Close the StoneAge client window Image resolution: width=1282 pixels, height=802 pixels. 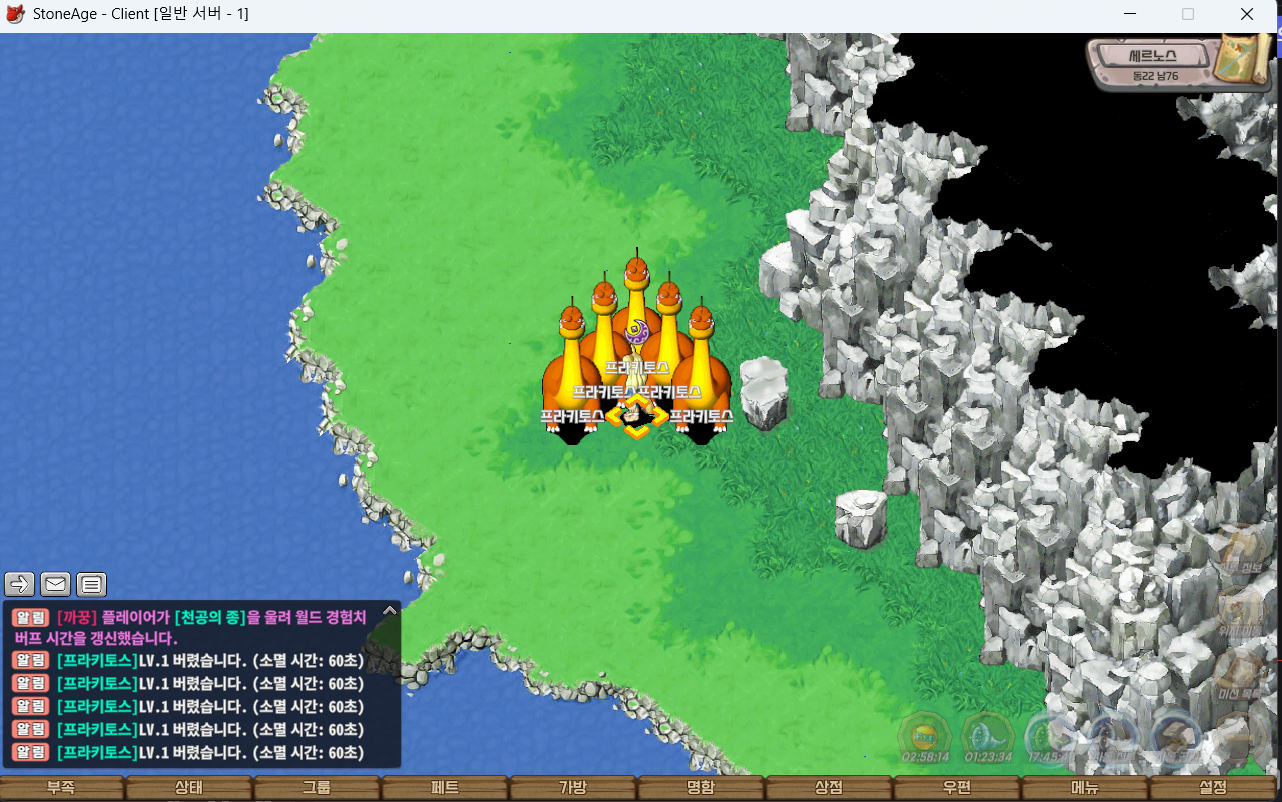1247,15
